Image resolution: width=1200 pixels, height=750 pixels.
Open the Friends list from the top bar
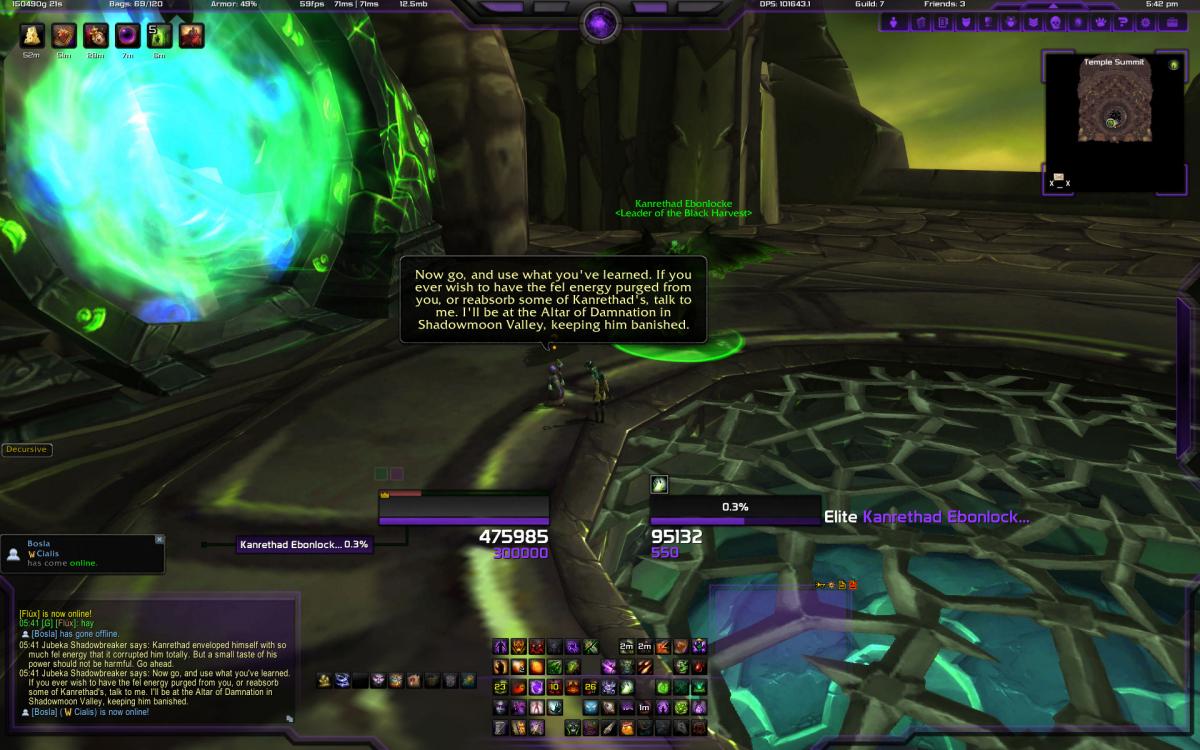(944, 4)
